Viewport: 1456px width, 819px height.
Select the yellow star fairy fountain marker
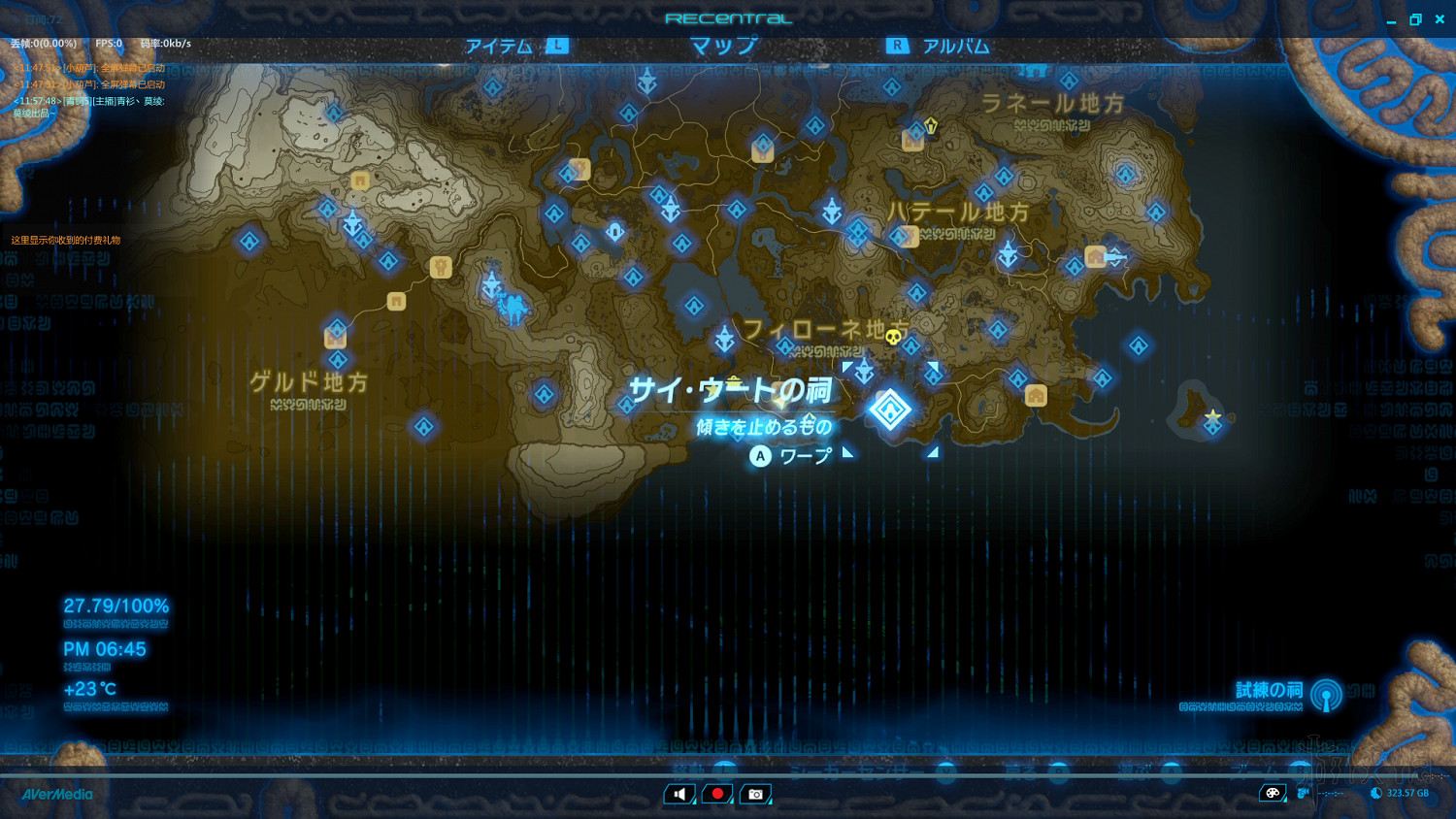pos(1213,417)
